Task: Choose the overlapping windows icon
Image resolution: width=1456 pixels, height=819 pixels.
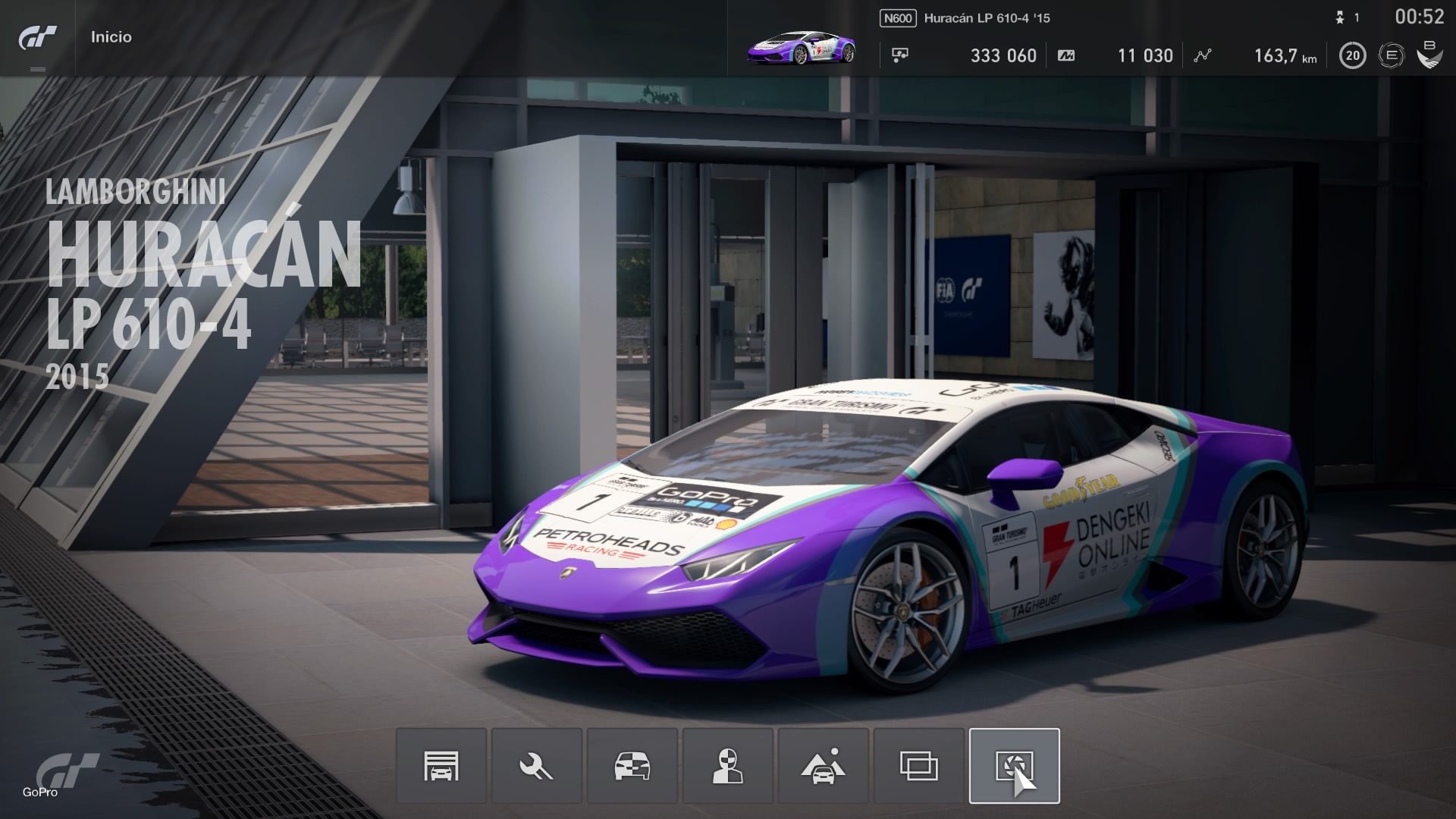Action: (918, 766)
